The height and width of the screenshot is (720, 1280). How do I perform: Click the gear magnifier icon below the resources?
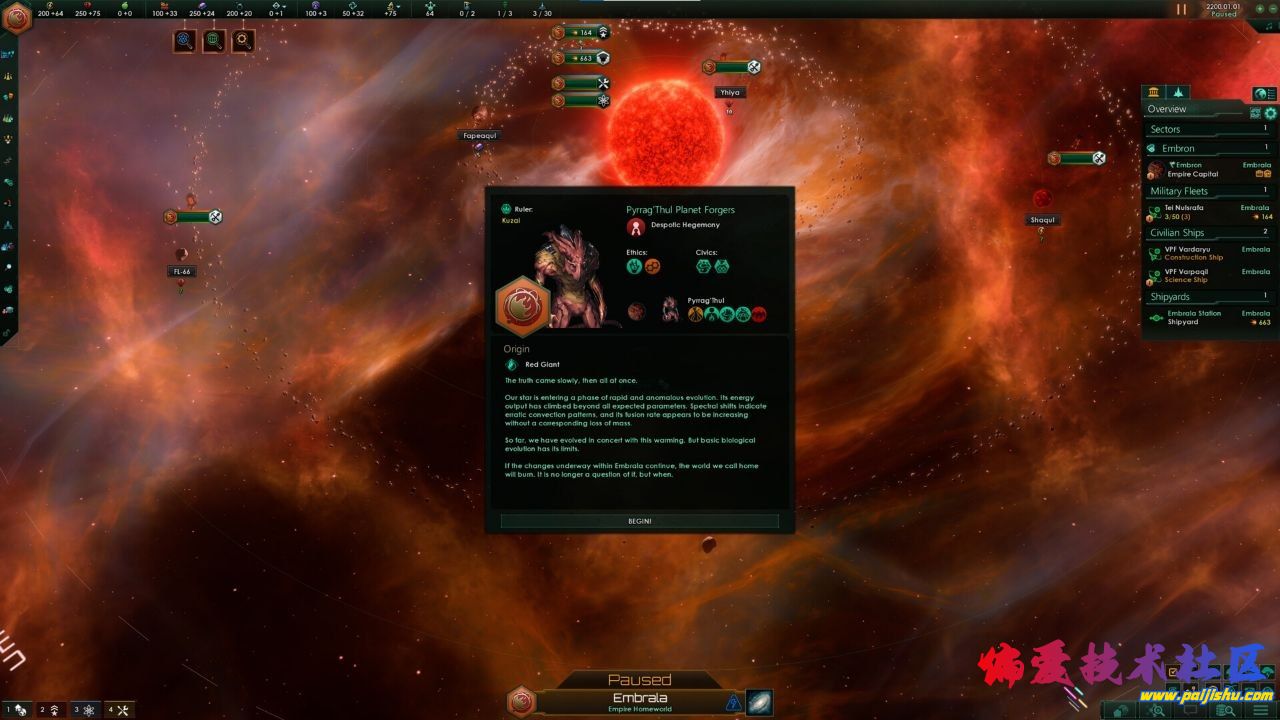(x=241, y=42)
